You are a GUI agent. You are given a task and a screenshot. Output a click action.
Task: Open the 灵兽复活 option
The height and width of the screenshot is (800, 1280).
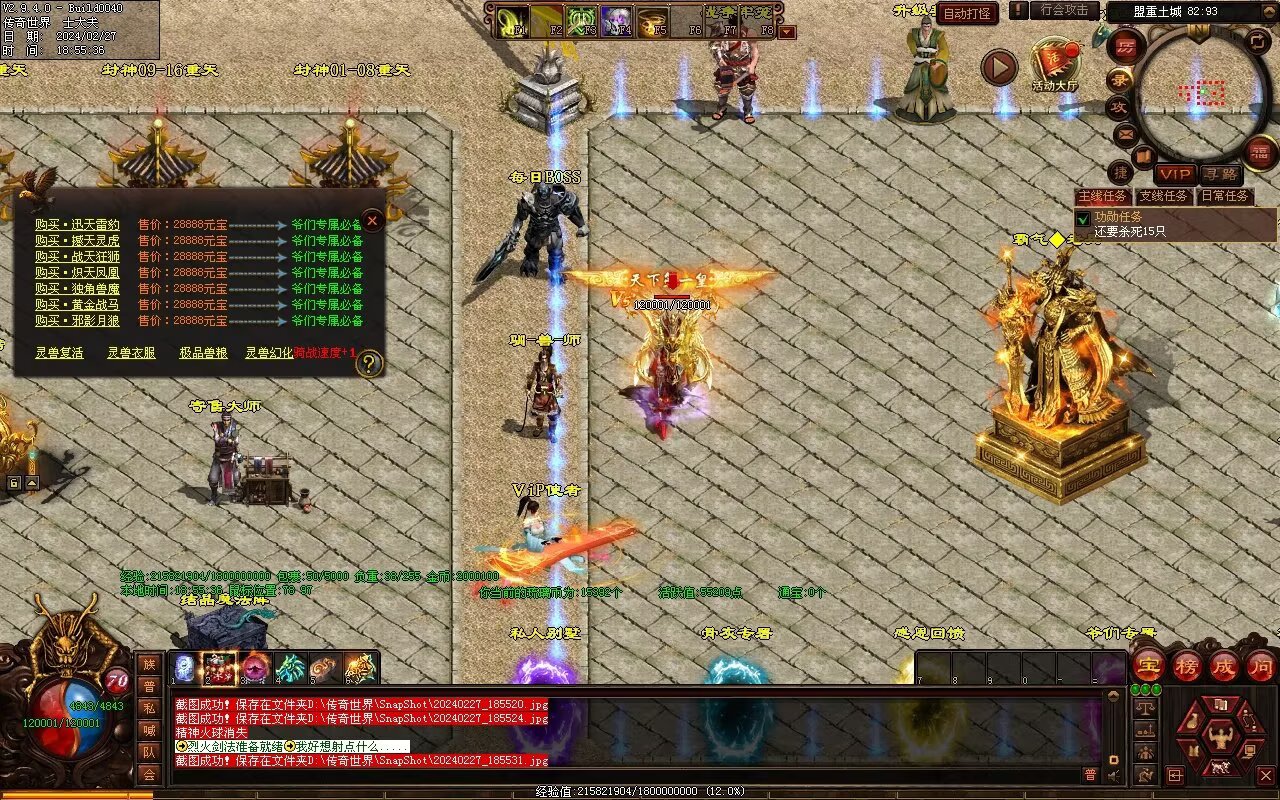[59, 353]
